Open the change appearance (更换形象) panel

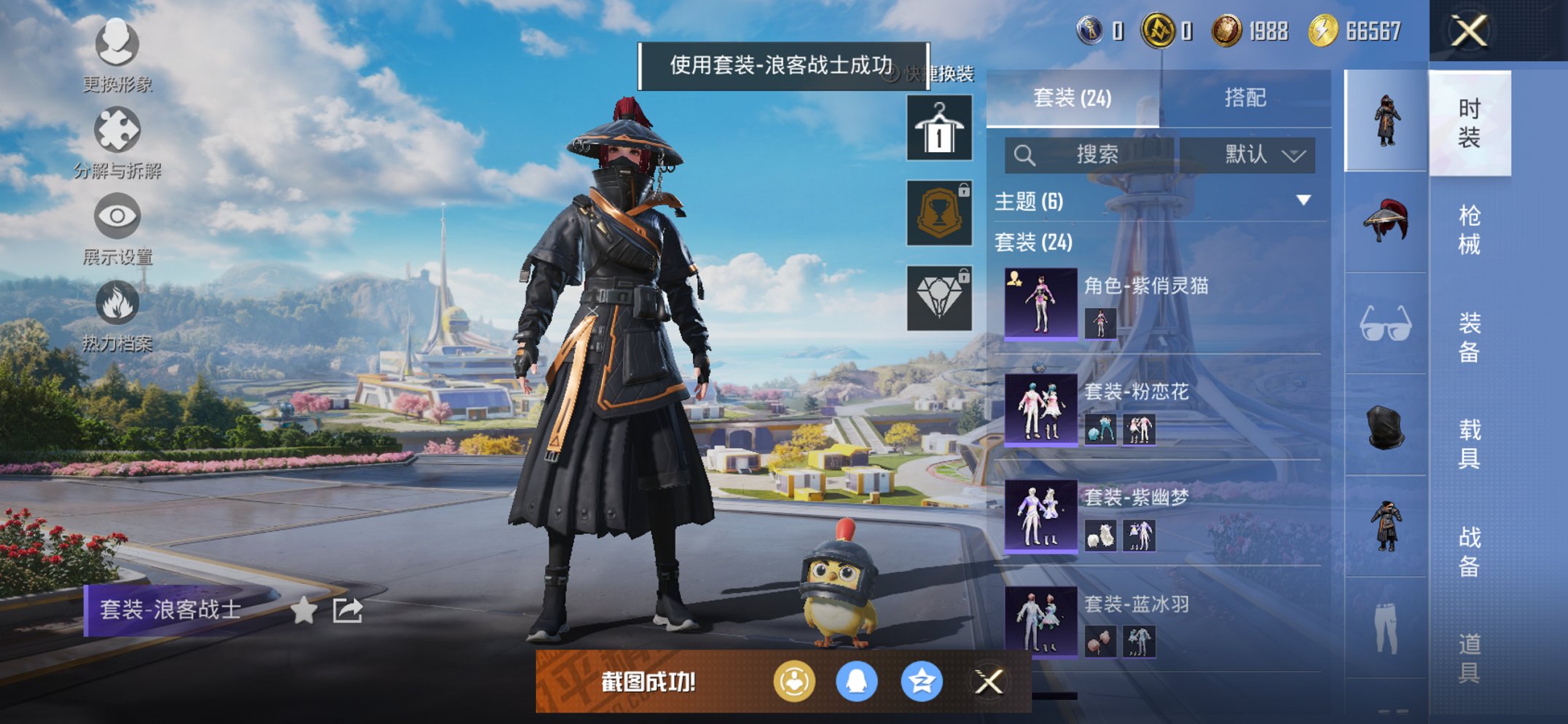point(117,45)
